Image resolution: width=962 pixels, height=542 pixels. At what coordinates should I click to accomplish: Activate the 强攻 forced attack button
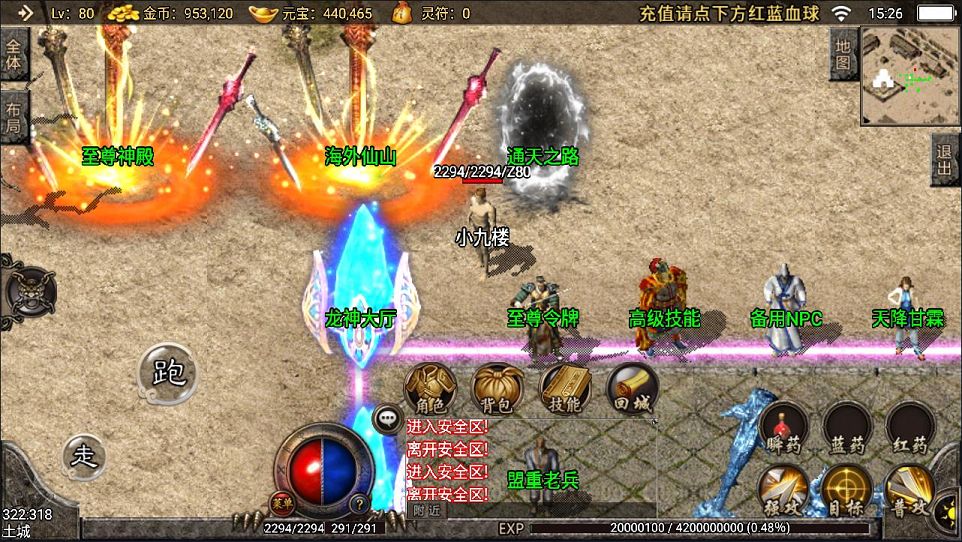pyautogui.click(x=783, y=490)
